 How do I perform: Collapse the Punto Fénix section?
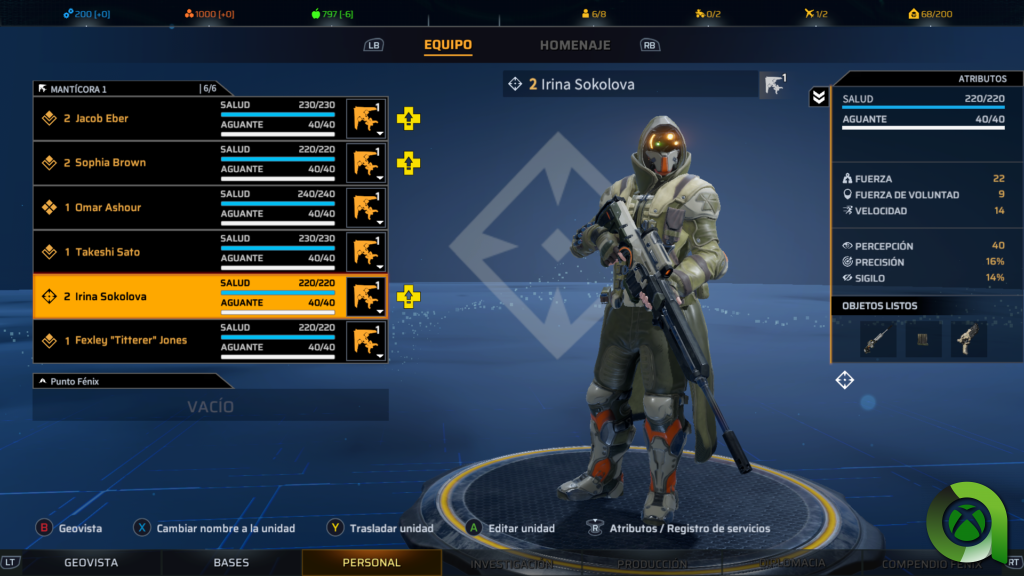(43, 381)
